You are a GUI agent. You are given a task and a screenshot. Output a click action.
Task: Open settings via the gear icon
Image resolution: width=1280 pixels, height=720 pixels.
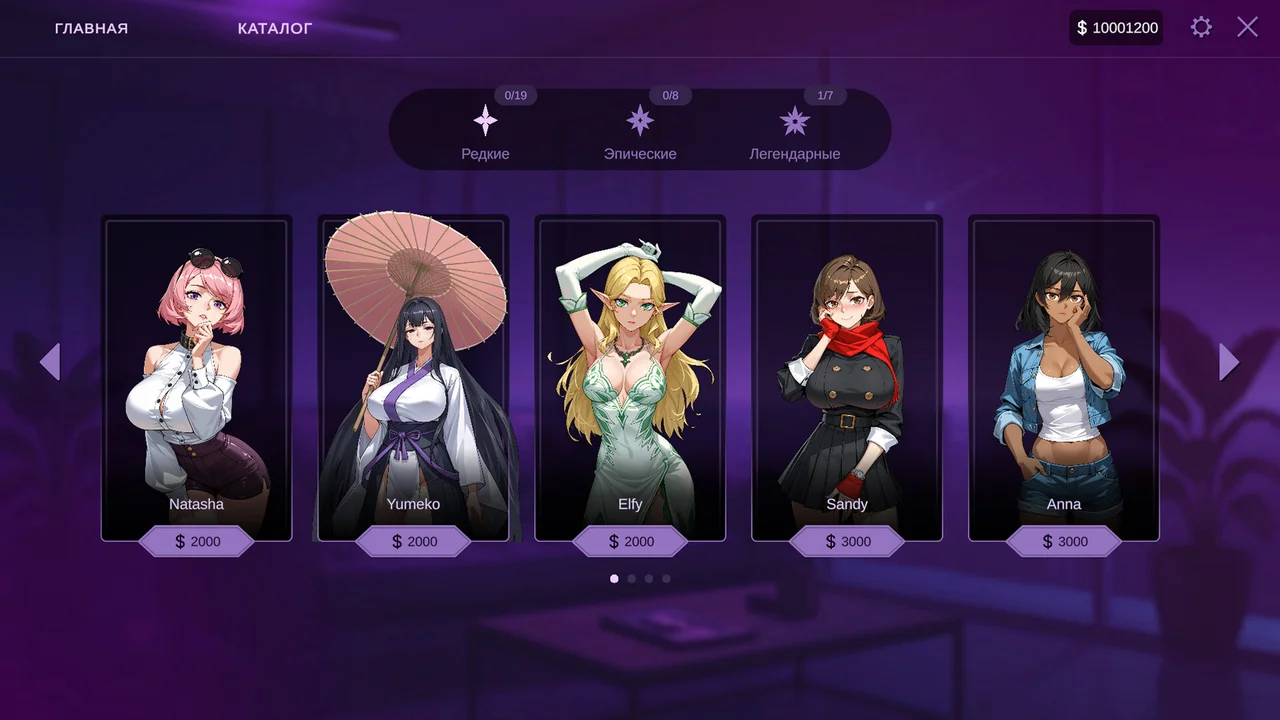tap(1201, 27)
